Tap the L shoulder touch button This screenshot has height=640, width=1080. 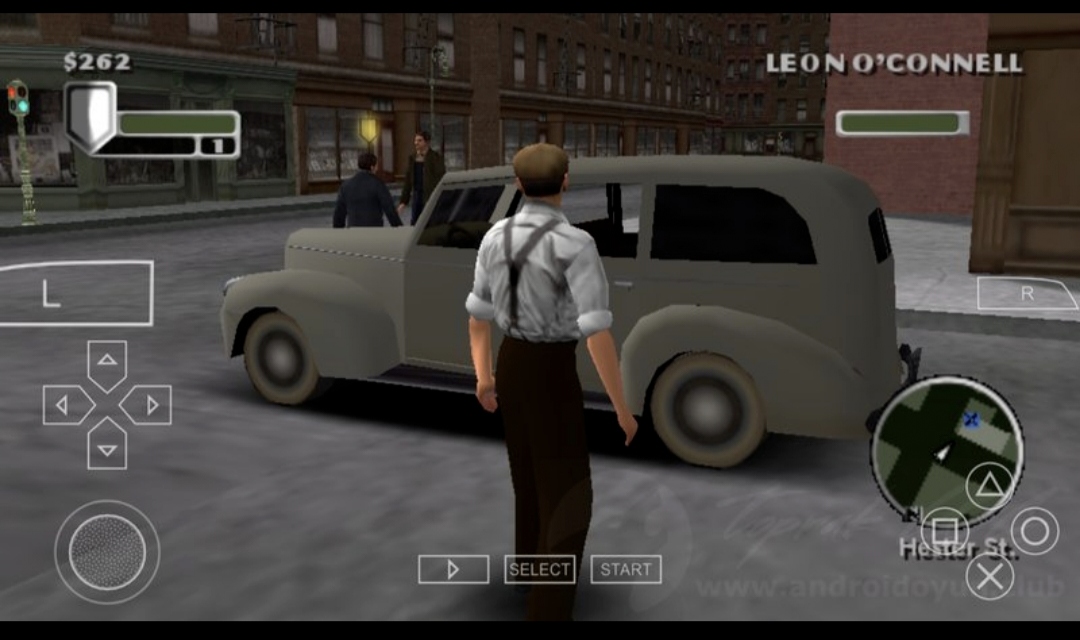(x=76, y=293)
